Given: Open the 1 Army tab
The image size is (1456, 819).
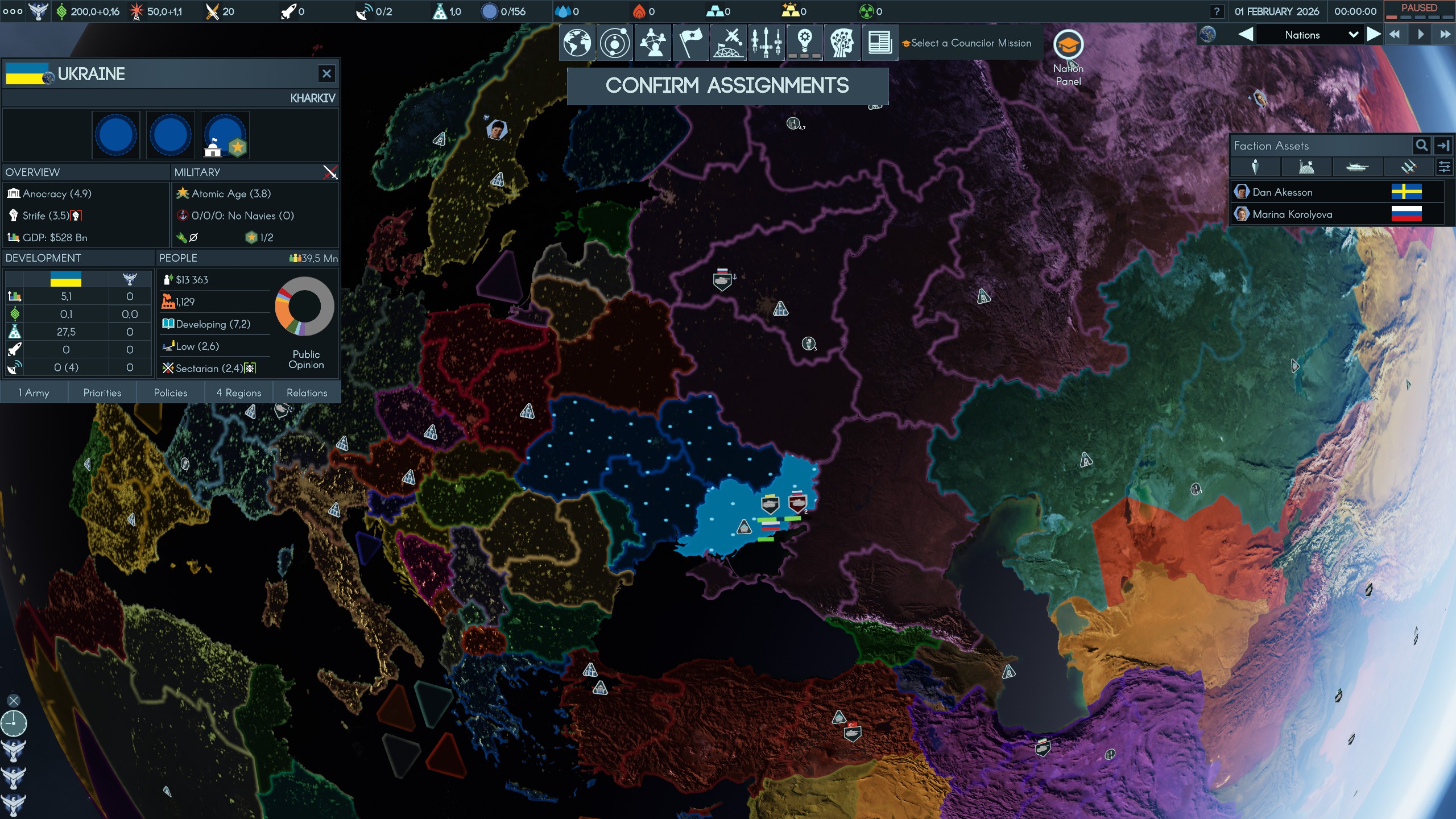Looking at the screenshot, I should [x=34, y=392].
